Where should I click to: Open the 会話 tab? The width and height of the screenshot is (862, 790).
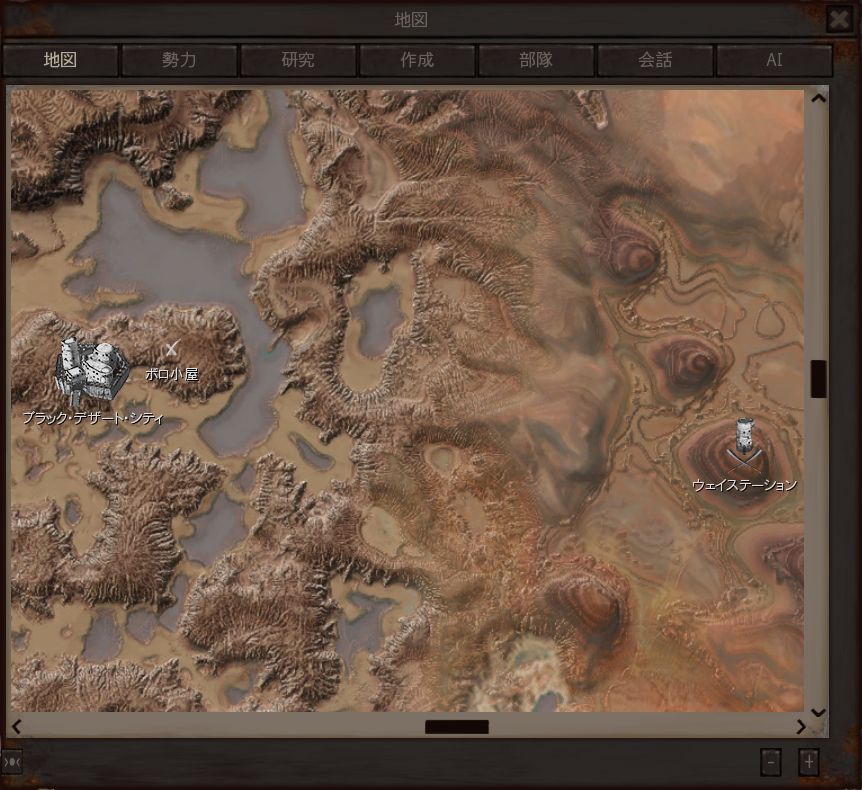(x=655, y=60)
